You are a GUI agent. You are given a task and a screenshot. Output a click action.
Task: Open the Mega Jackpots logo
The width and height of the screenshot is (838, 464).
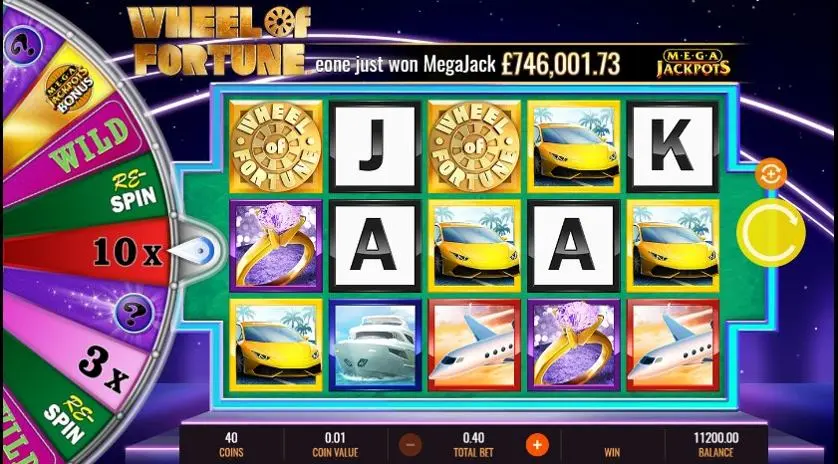point(692,62)
